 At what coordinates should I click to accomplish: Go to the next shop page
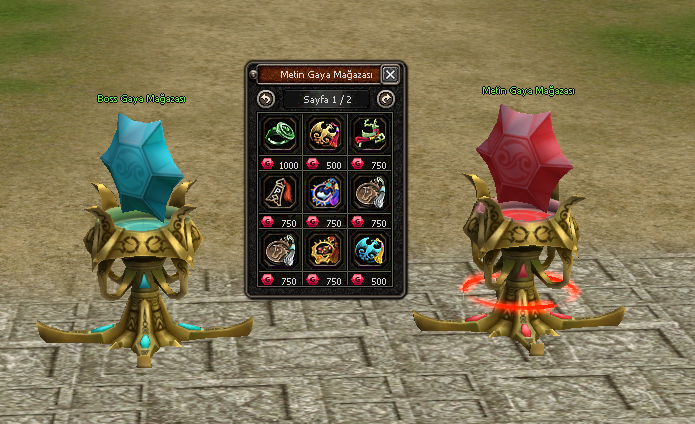pos(386,99)
